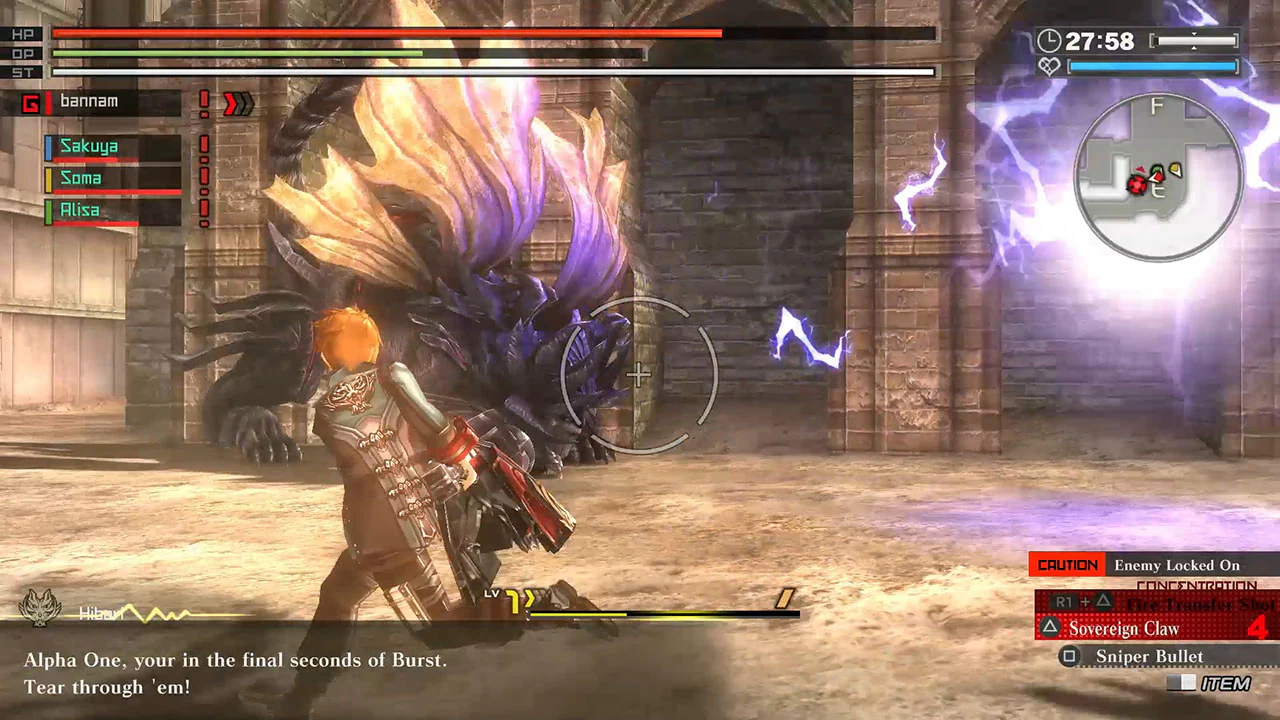This screenshot has width=1280, height=720.
Task: Click the red enemy blip on the minimap
Action: [1138, 186]
